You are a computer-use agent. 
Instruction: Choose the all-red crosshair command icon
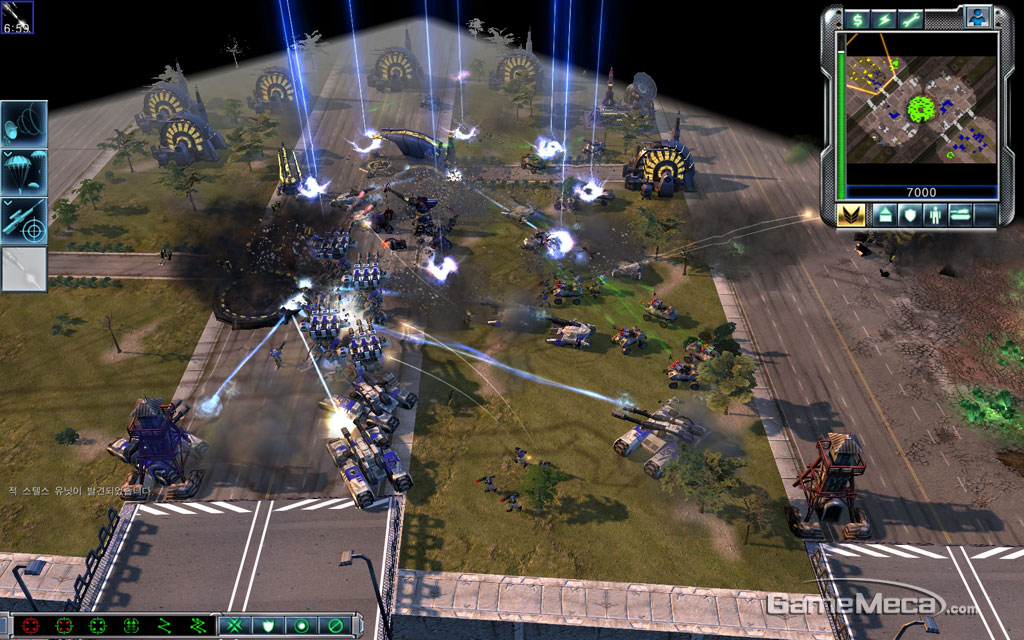pos(31,626)
